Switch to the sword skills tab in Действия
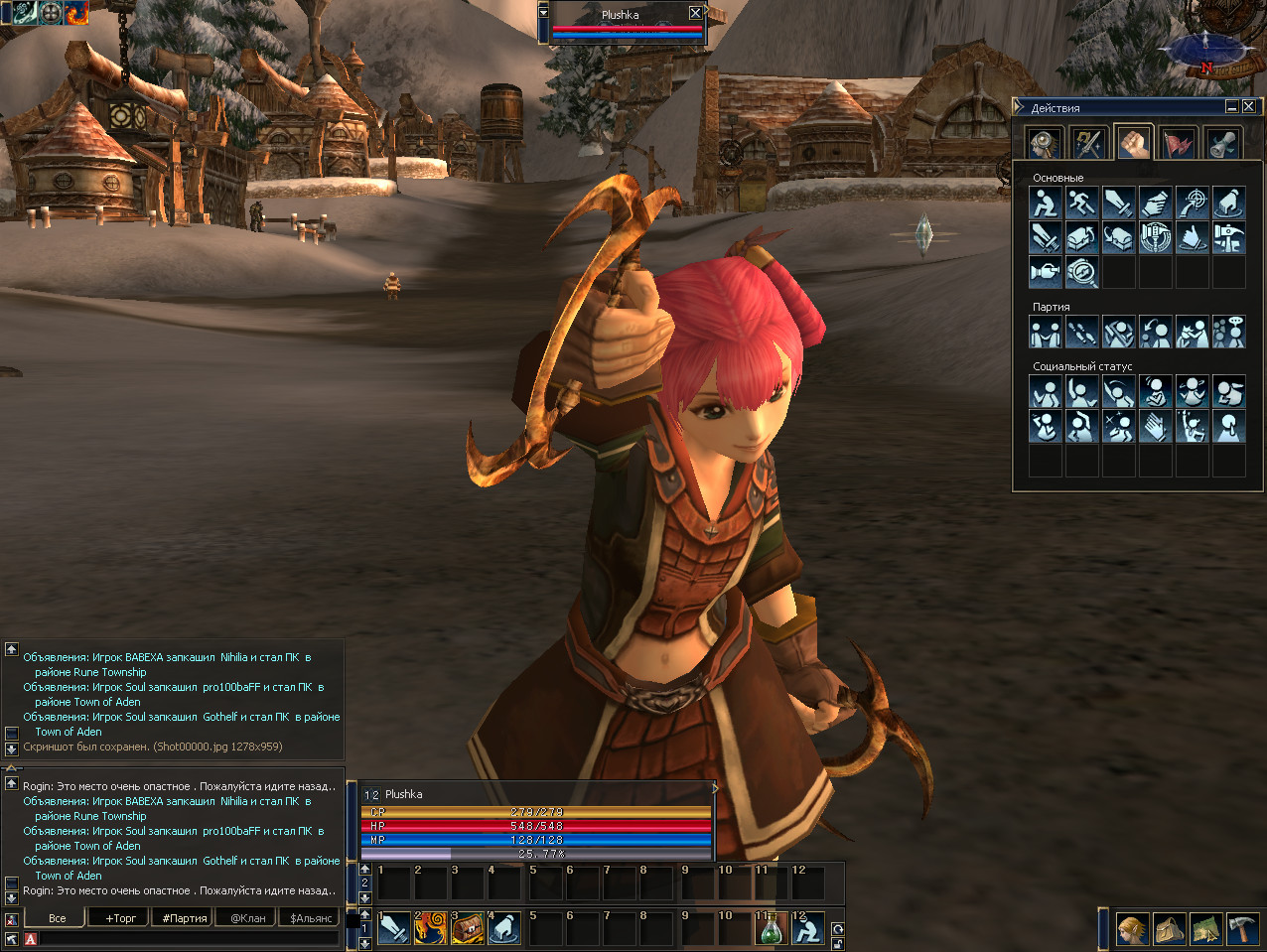Image resolution: width=1267 pixels, height=952 pixels. pyautogui.click(x=1089, y=144)
